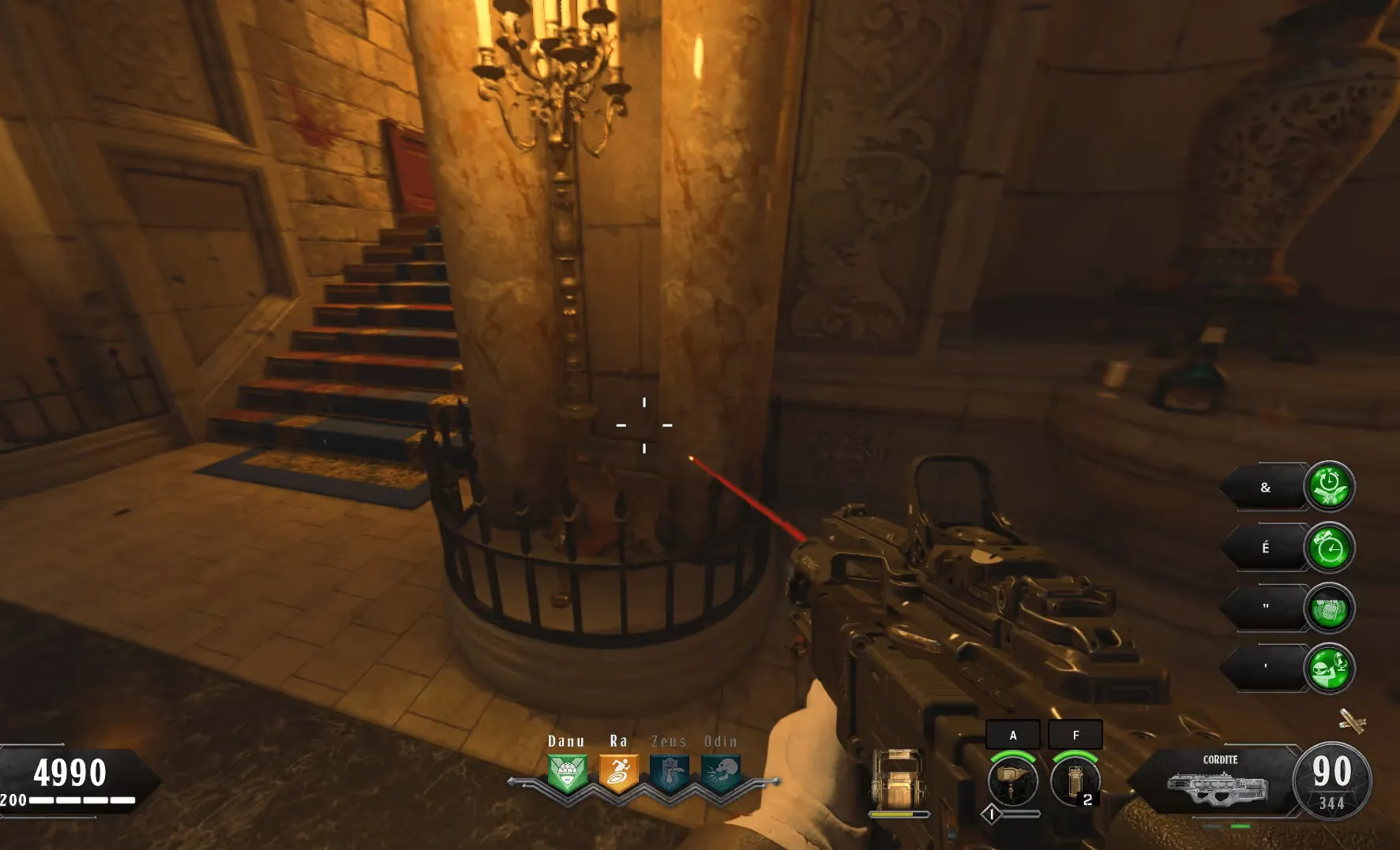
Task: Click the orange Ra running-man perk
Action: click(x=618, y=773)
